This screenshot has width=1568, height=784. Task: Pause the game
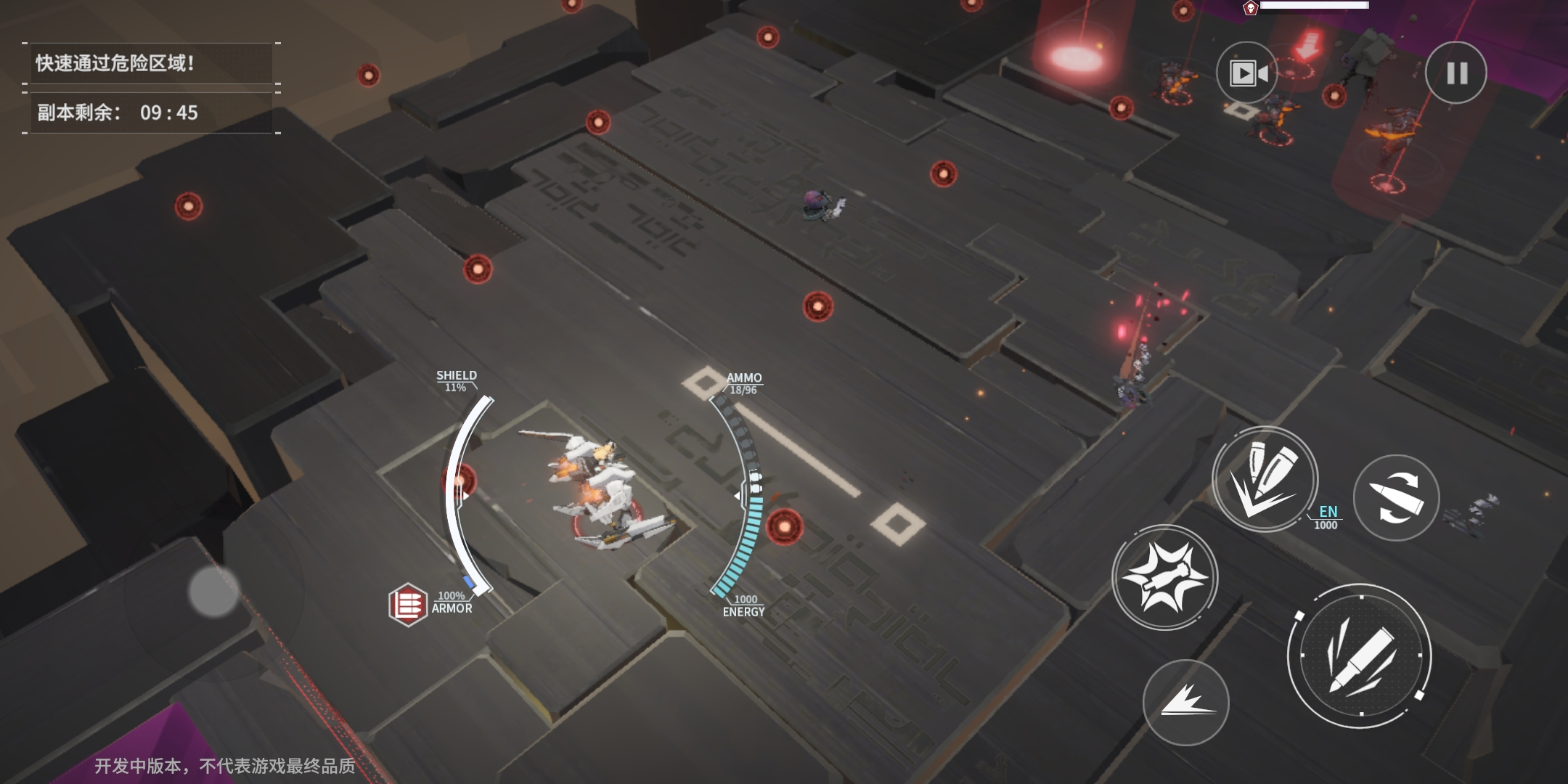point(1456,73)
